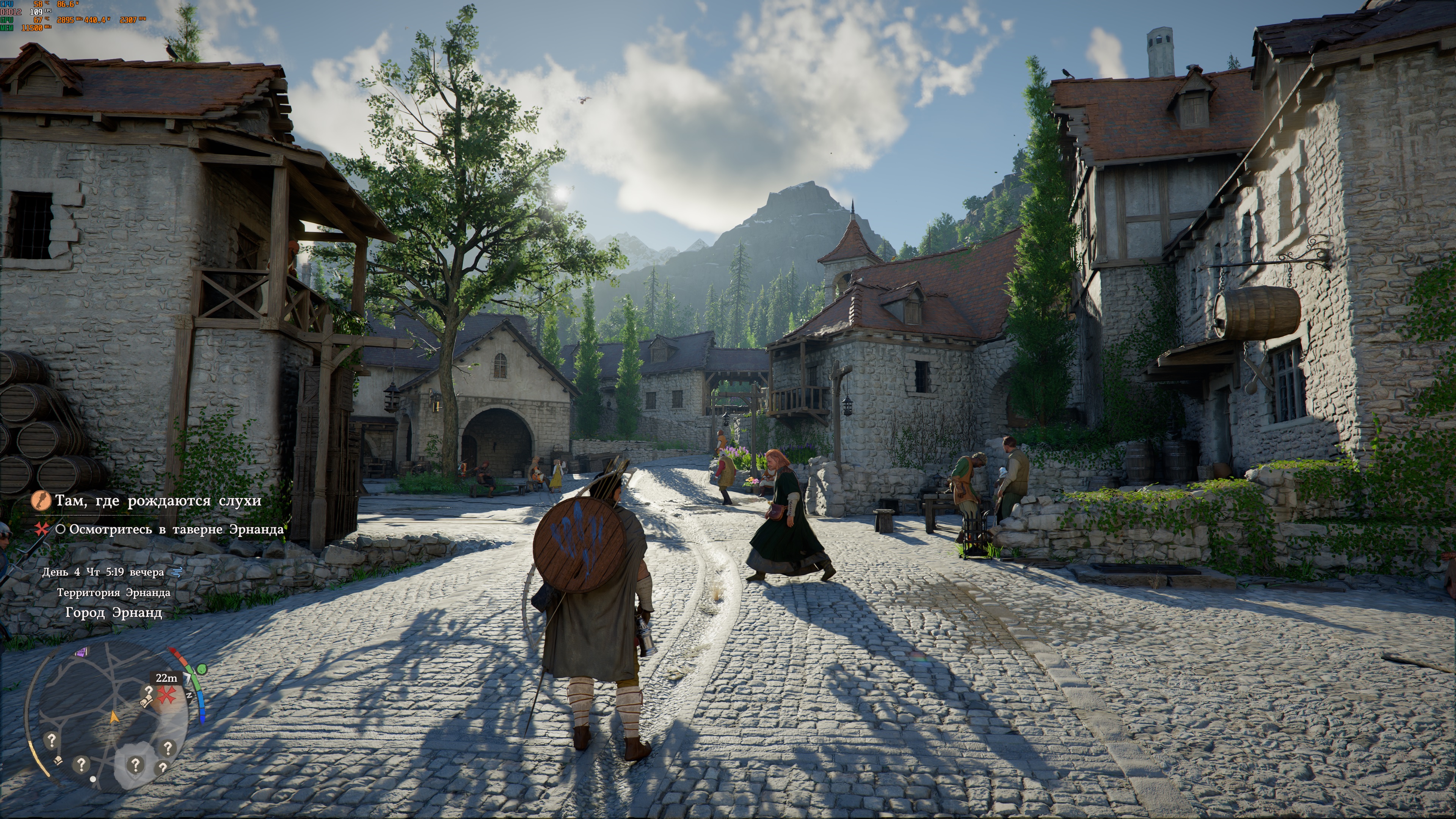Click the orange quest emblem icon
Image resolution: width=1456 pixels, height=819 pixels.
click(x=41, y=500)
